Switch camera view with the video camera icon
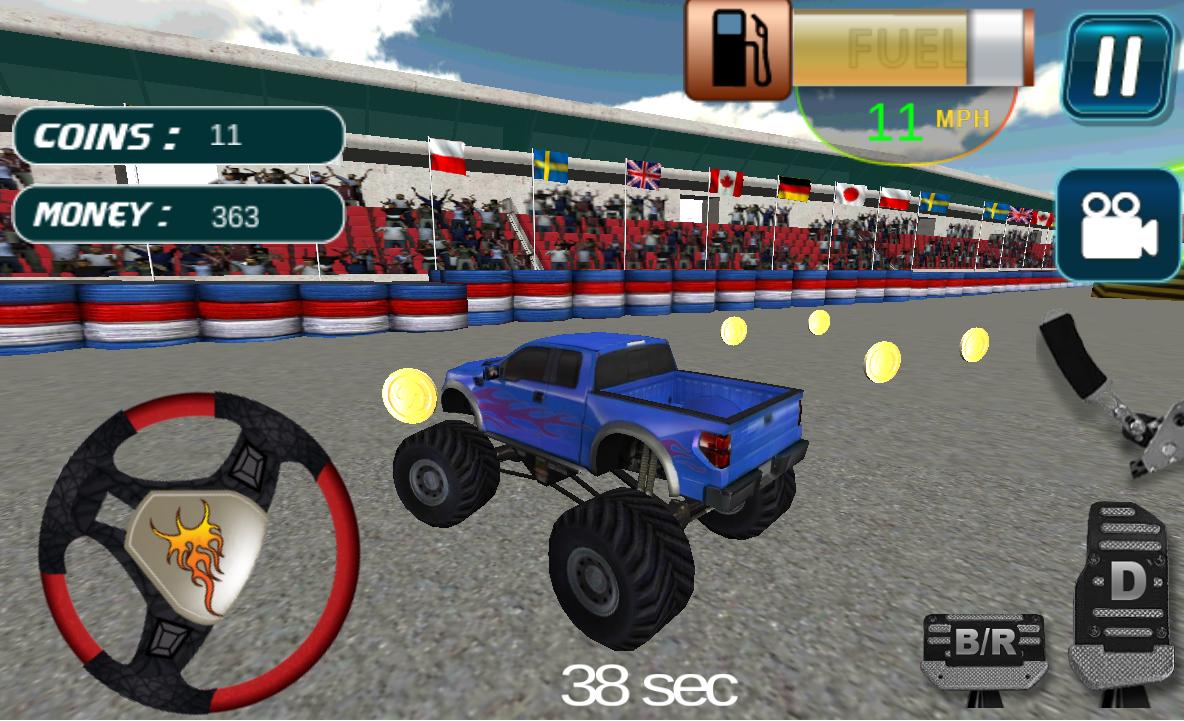This screenshot has height=721, width=1184. (x=1118, y=226)
